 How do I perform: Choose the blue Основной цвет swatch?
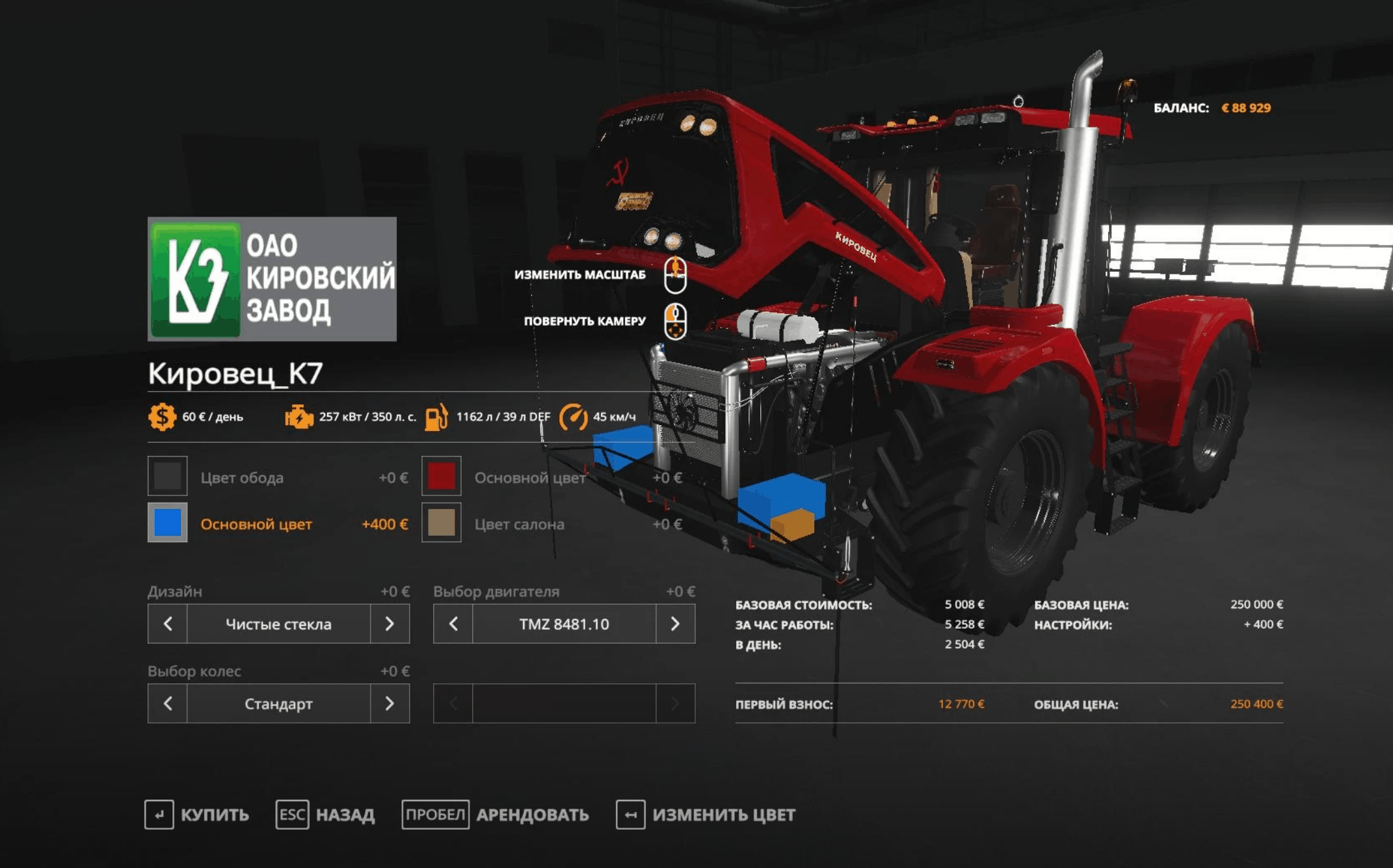click(167, 523)
